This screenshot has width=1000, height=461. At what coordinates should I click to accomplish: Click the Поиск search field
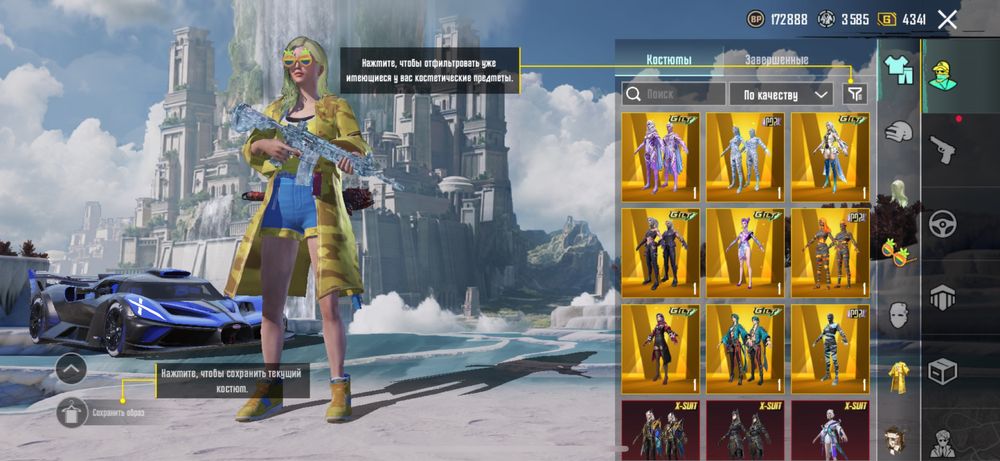tap(674, 94)
